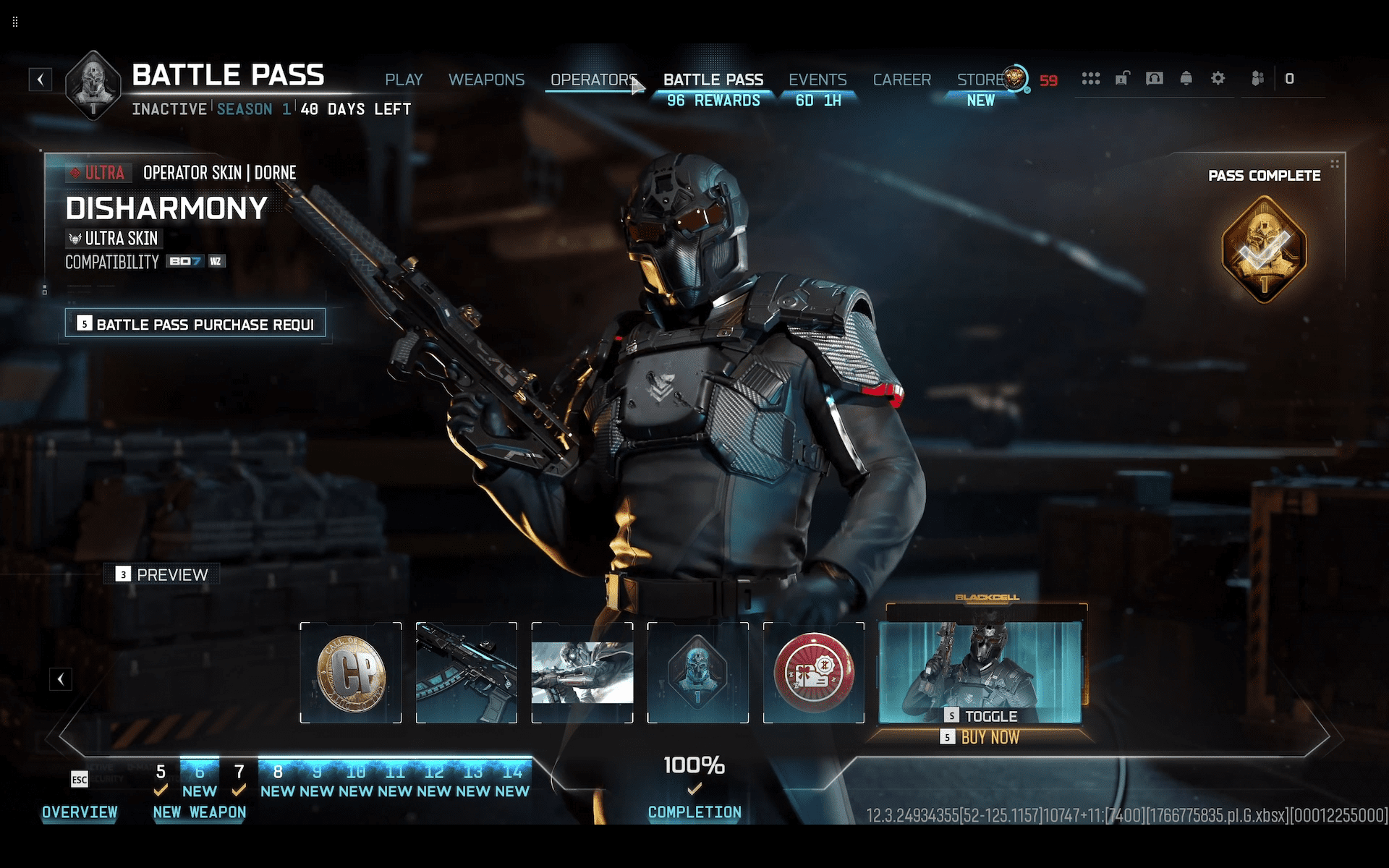
Task: Switch to the Weapons tab
Action: pos(486,80)
